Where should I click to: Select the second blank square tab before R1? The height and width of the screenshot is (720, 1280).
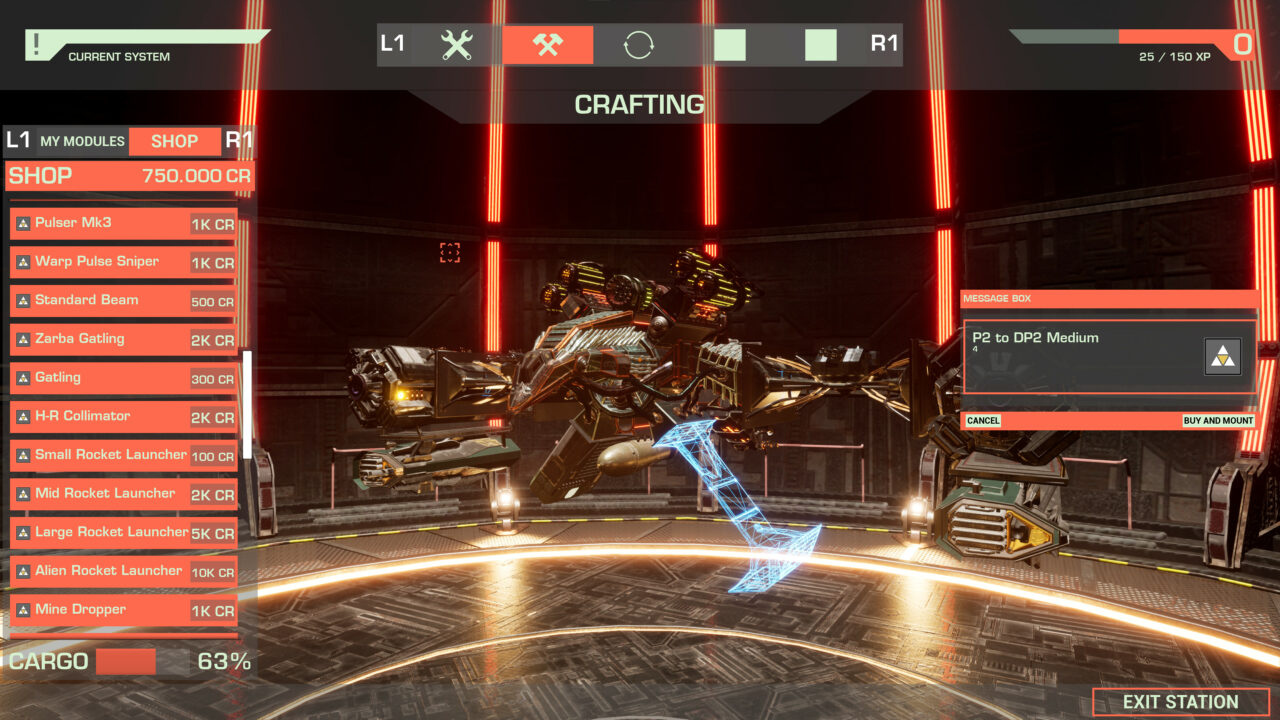point(820,43)
